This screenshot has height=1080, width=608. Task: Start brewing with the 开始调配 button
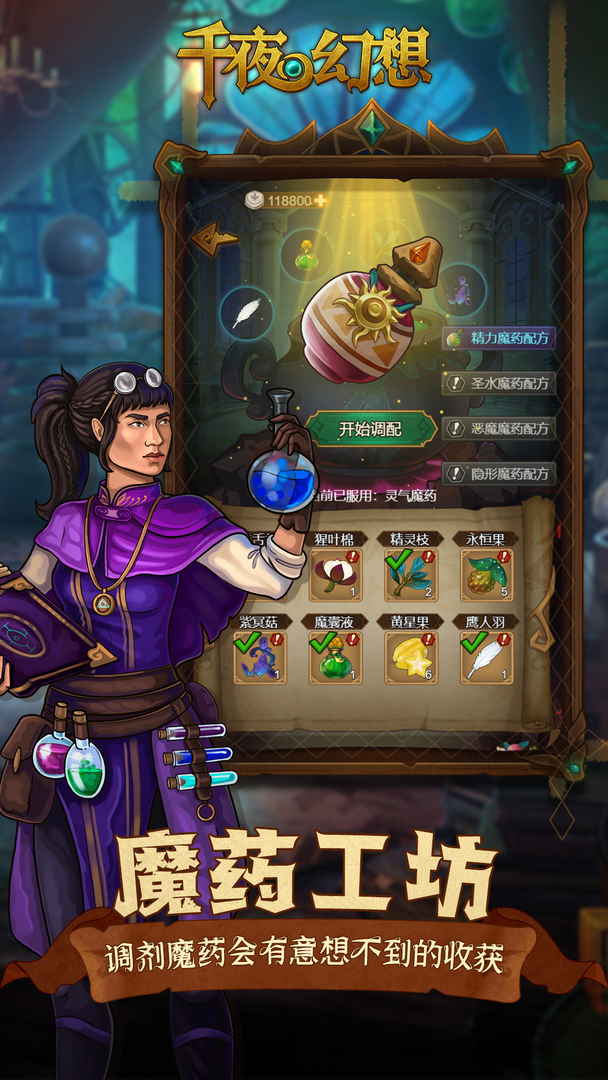click(x=370, y=429)
